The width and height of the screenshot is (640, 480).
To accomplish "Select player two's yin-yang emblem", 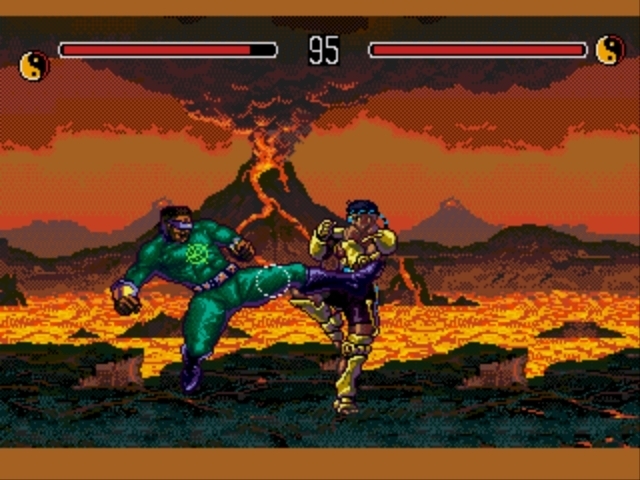I will click(x=609, y=49).
